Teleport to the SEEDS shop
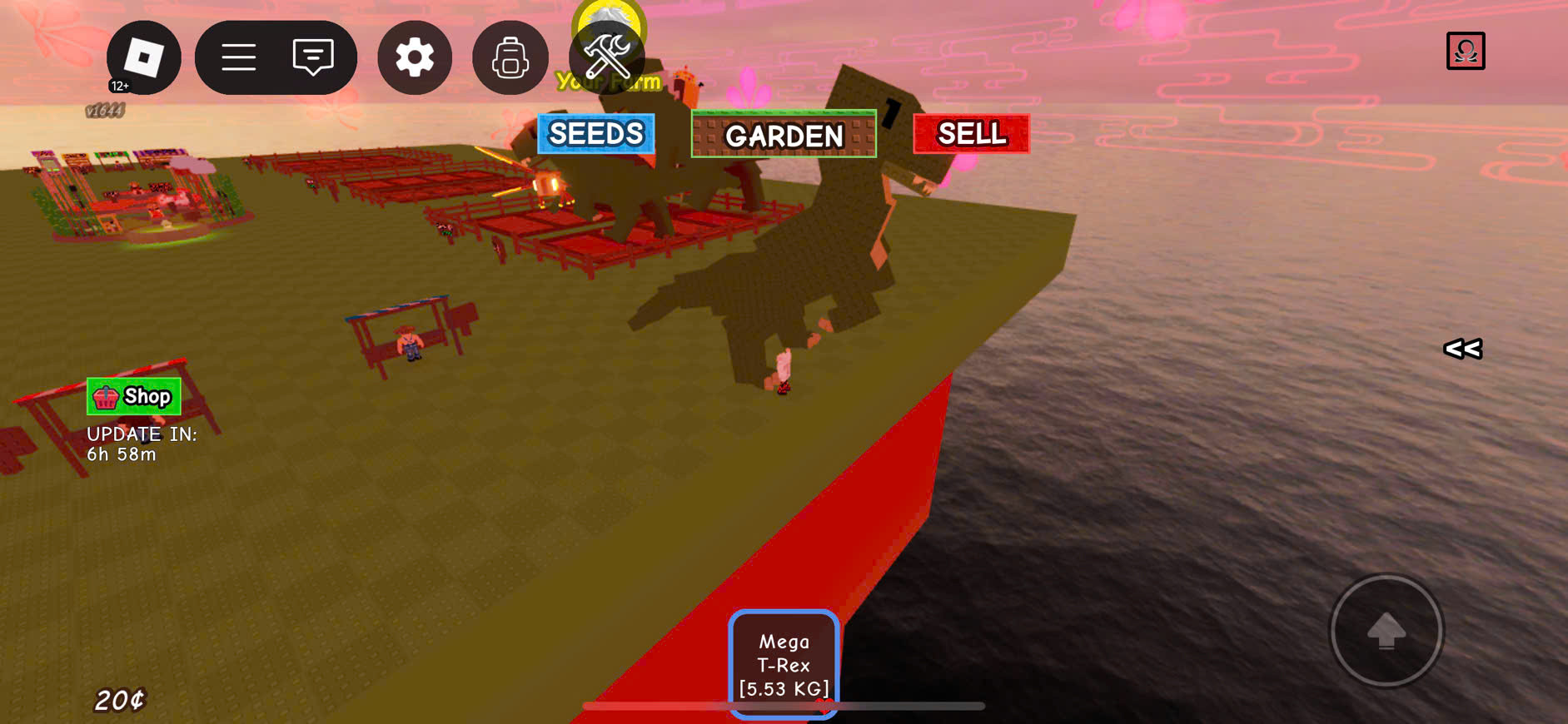 click(x=596, y=134)
